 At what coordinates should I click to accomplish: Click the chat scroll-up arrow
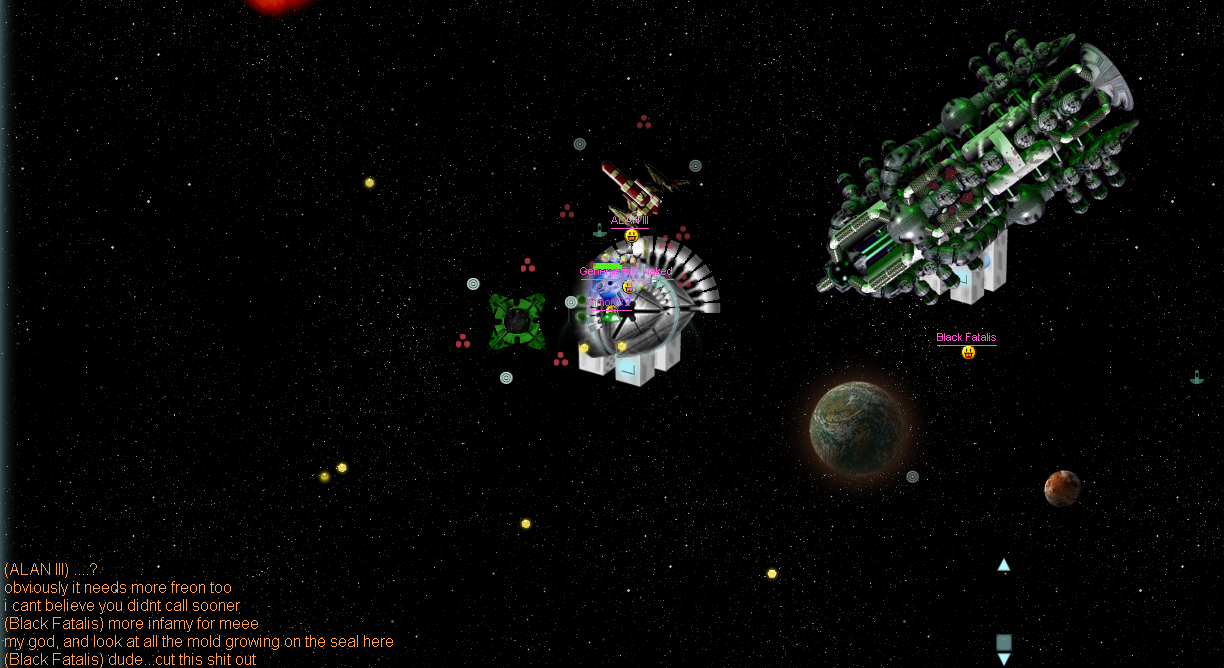1003,565
